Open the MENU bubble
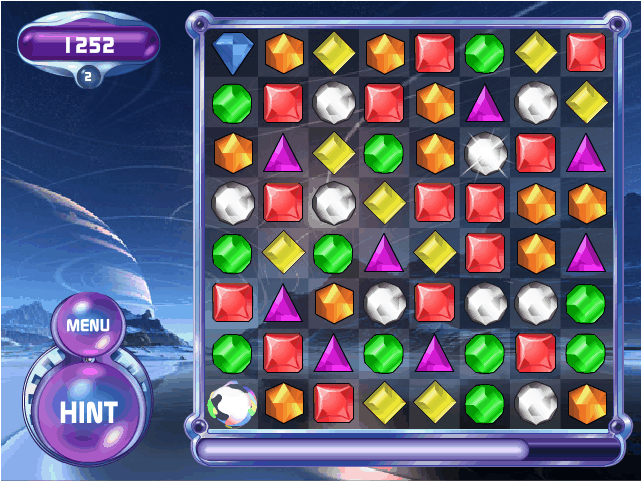 tap(87, 325)
